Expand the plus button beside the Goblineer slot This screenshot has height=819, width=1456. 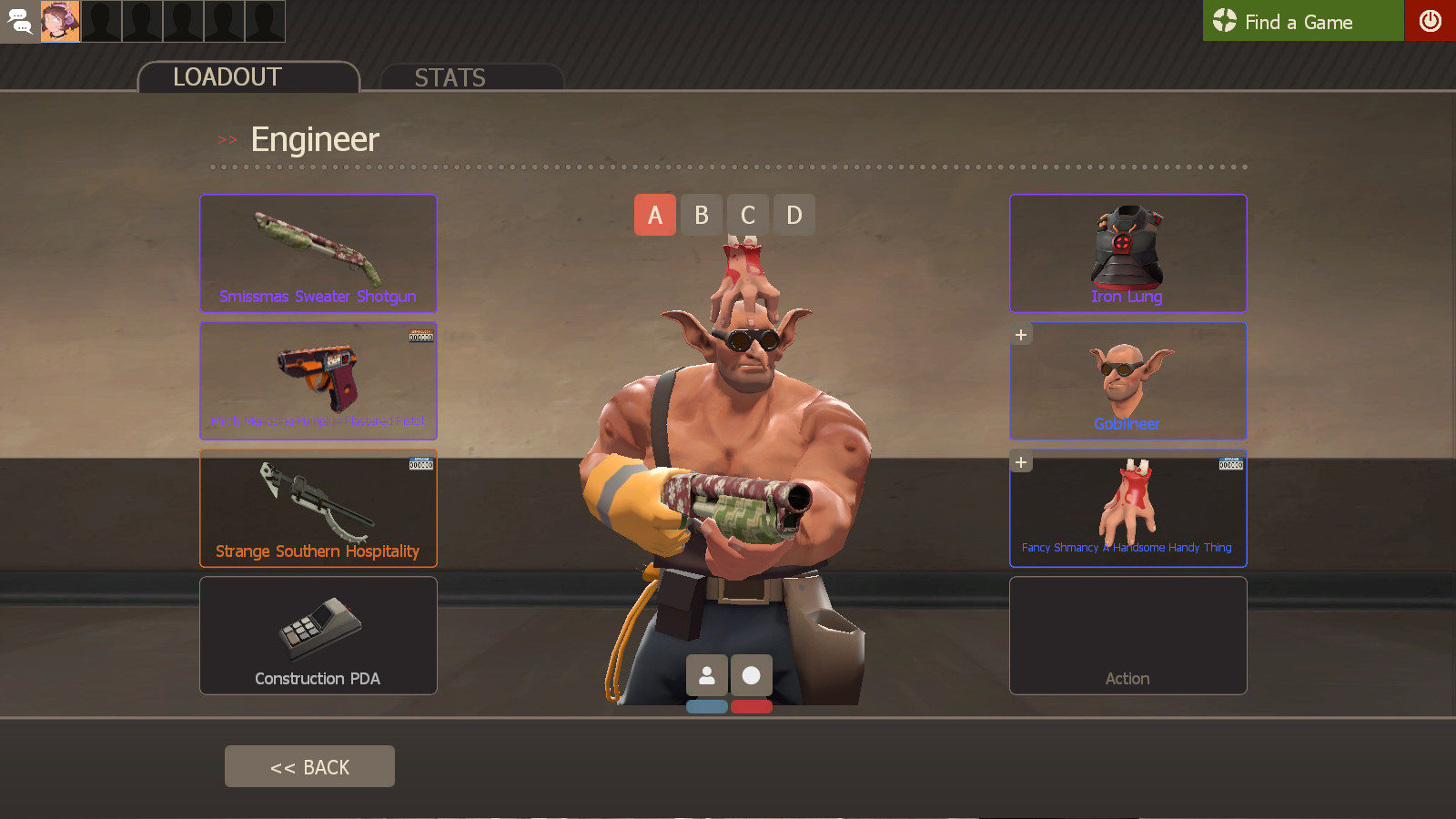tap(1020, 334)
